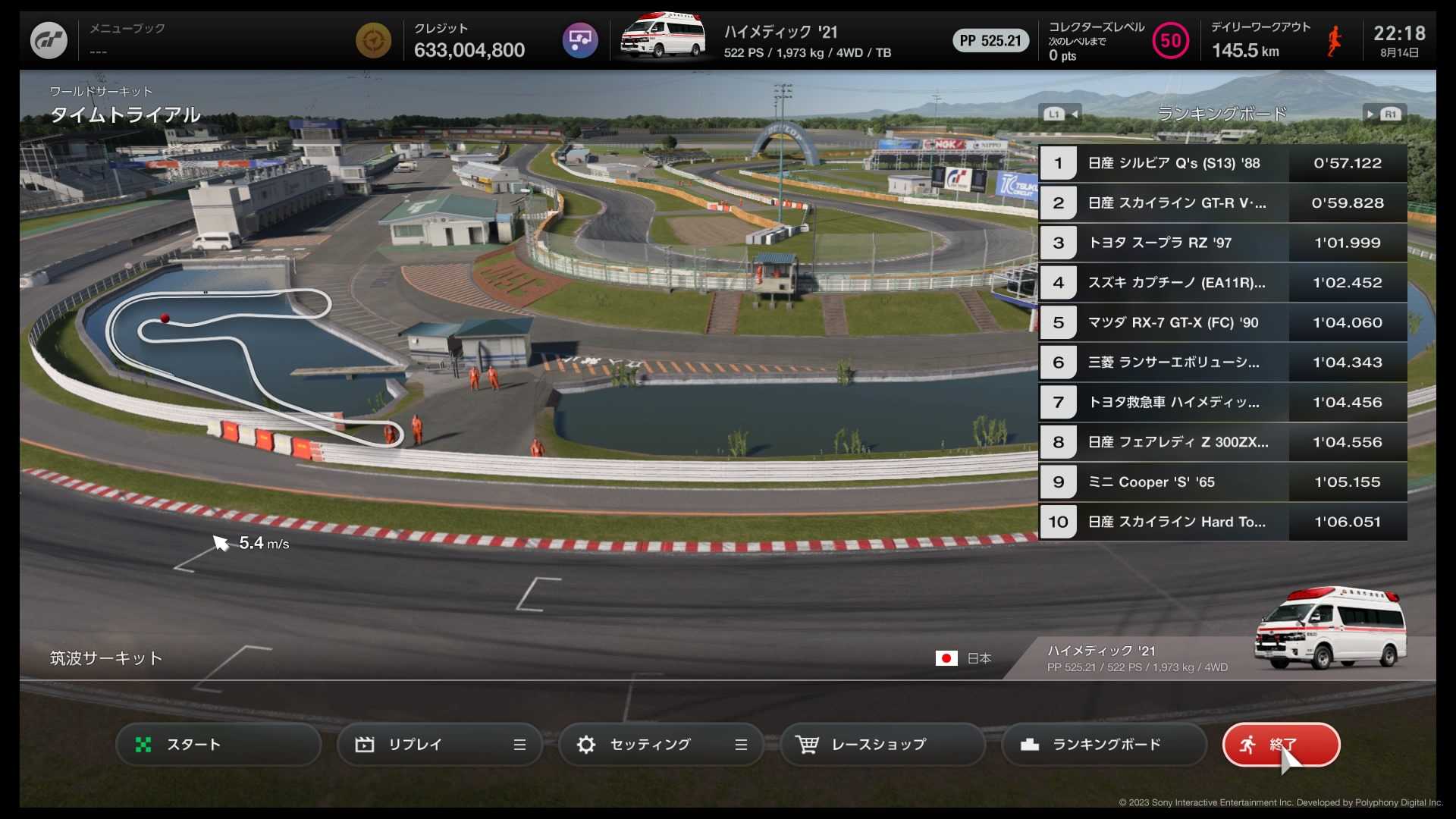Image resolution: width=1456 pixels, height=819 pixels.
Task: Select the 10th place 日産 スカイライン Hard Top row
Action: point(1222,522)
